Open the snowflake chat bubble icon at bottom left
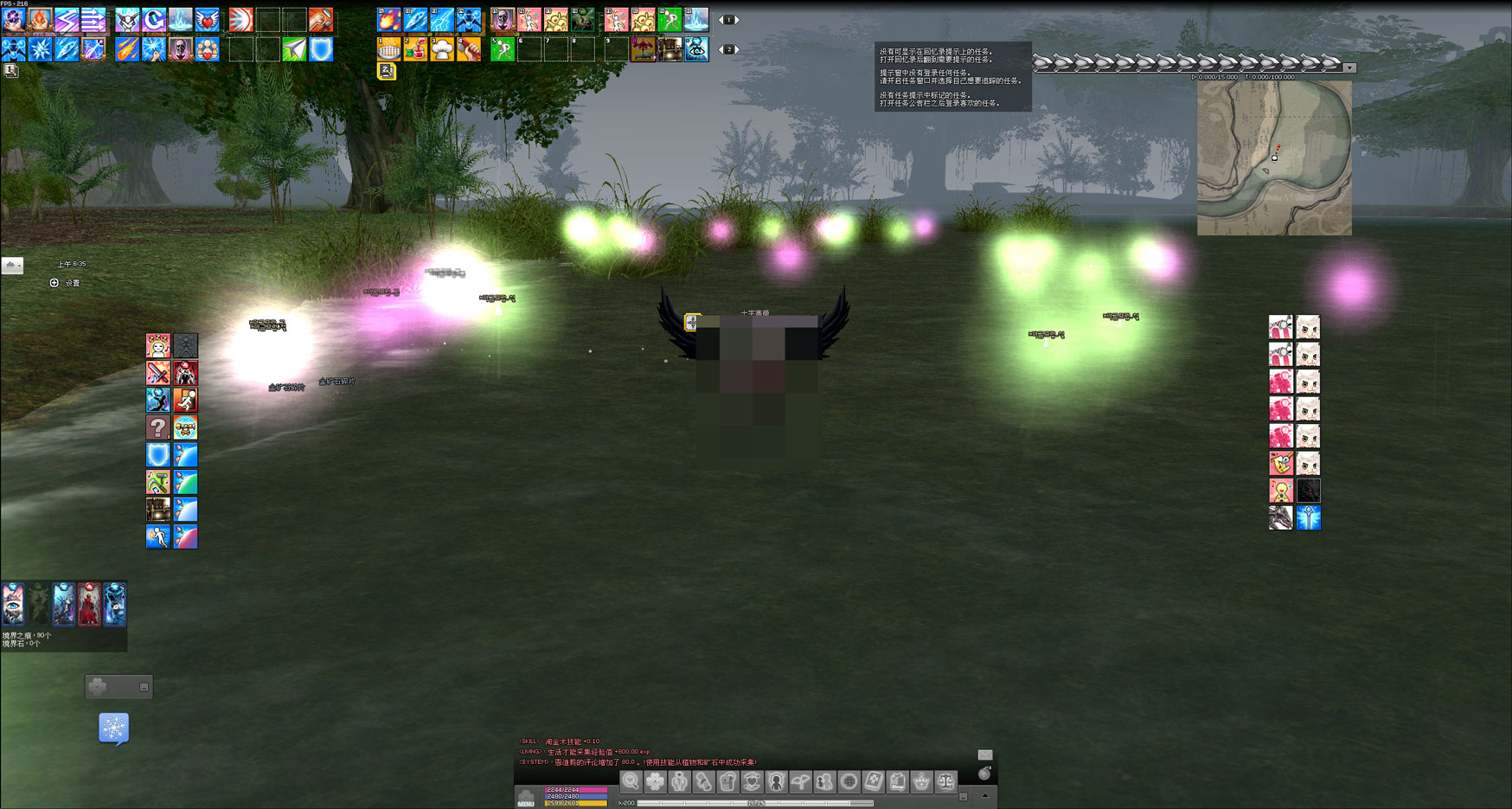 click(x=114, y=729)
